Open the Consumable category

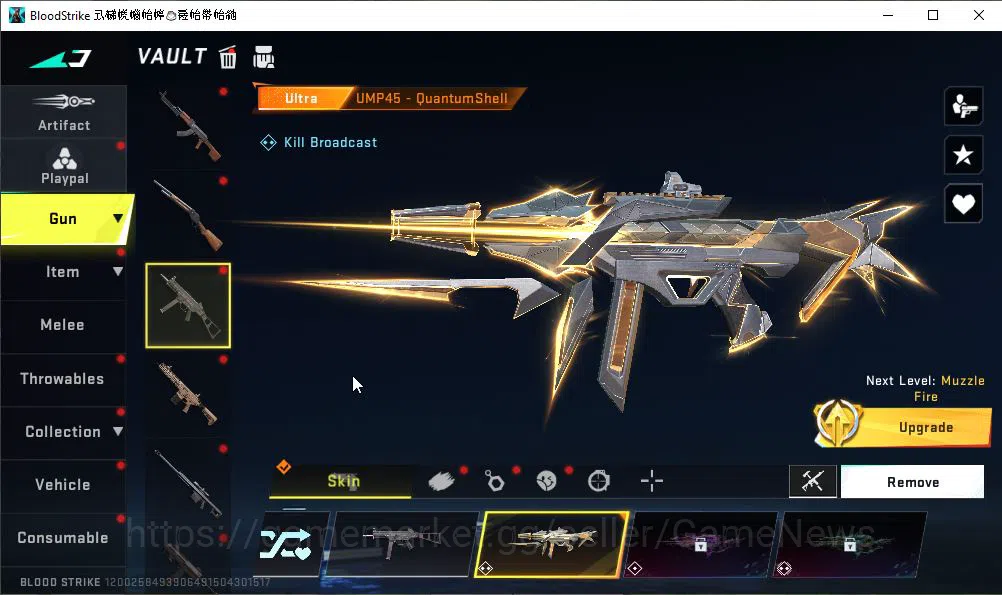(63, 538)
